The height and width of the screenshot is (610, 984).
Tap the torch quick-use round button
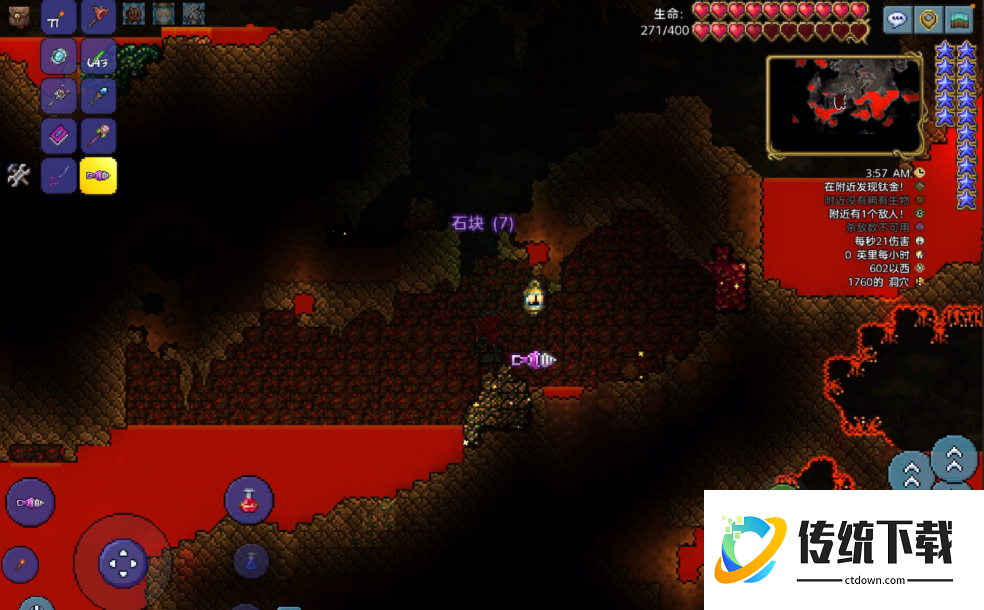19,565
